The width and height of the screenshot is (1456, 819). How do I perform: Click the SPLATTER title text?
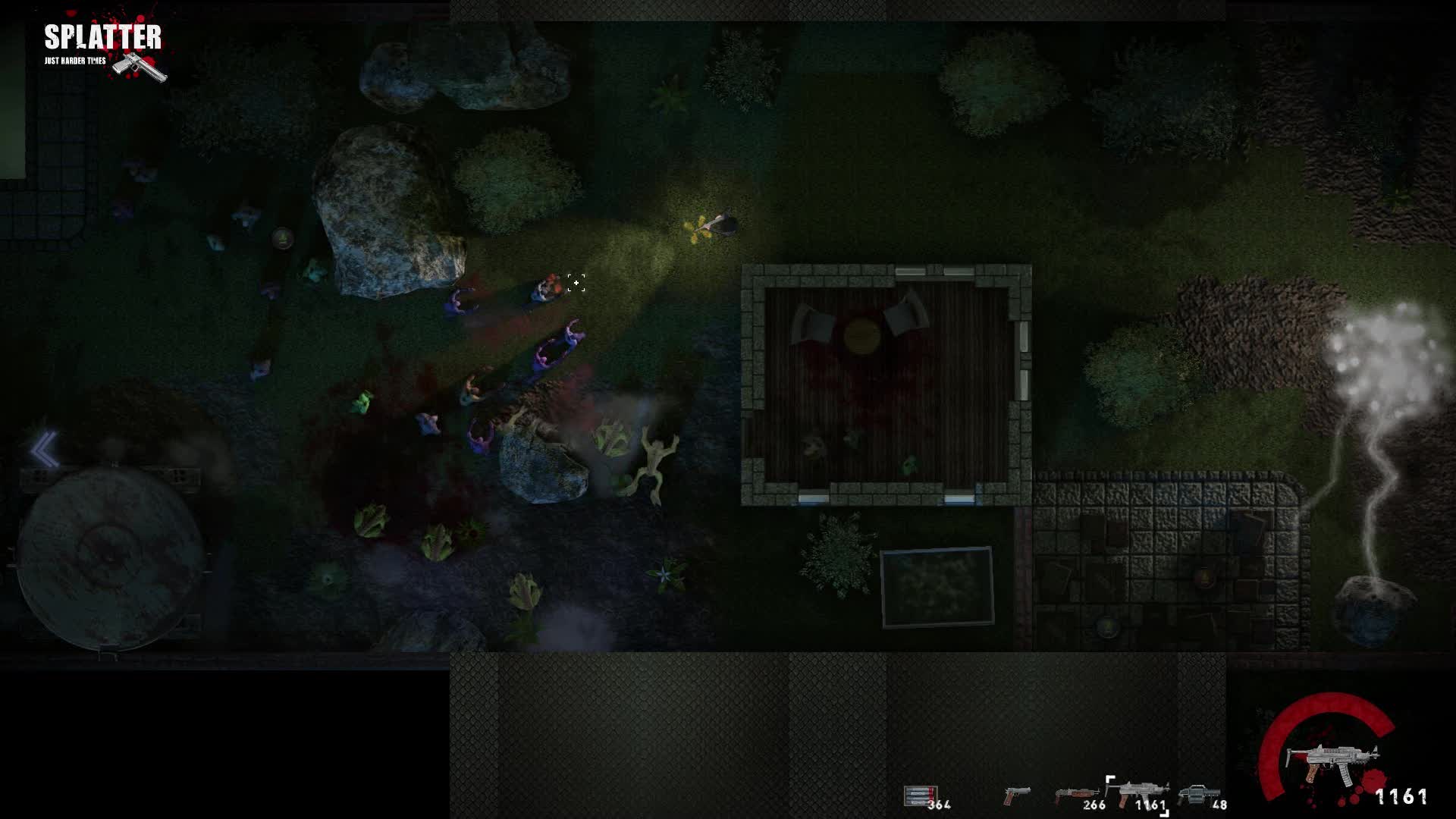pos(102,35)
